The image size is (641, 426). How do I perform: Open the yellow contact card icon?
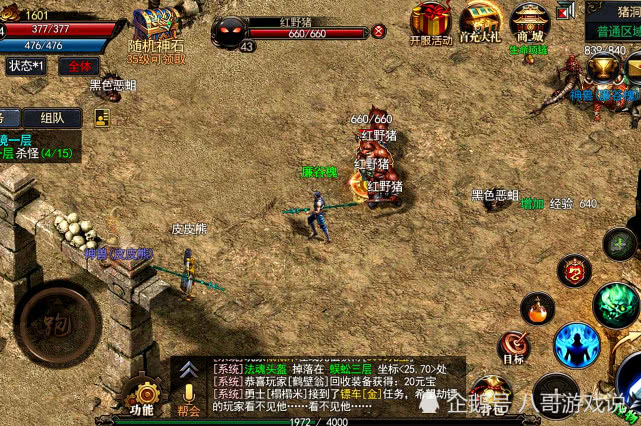(102, 117)
